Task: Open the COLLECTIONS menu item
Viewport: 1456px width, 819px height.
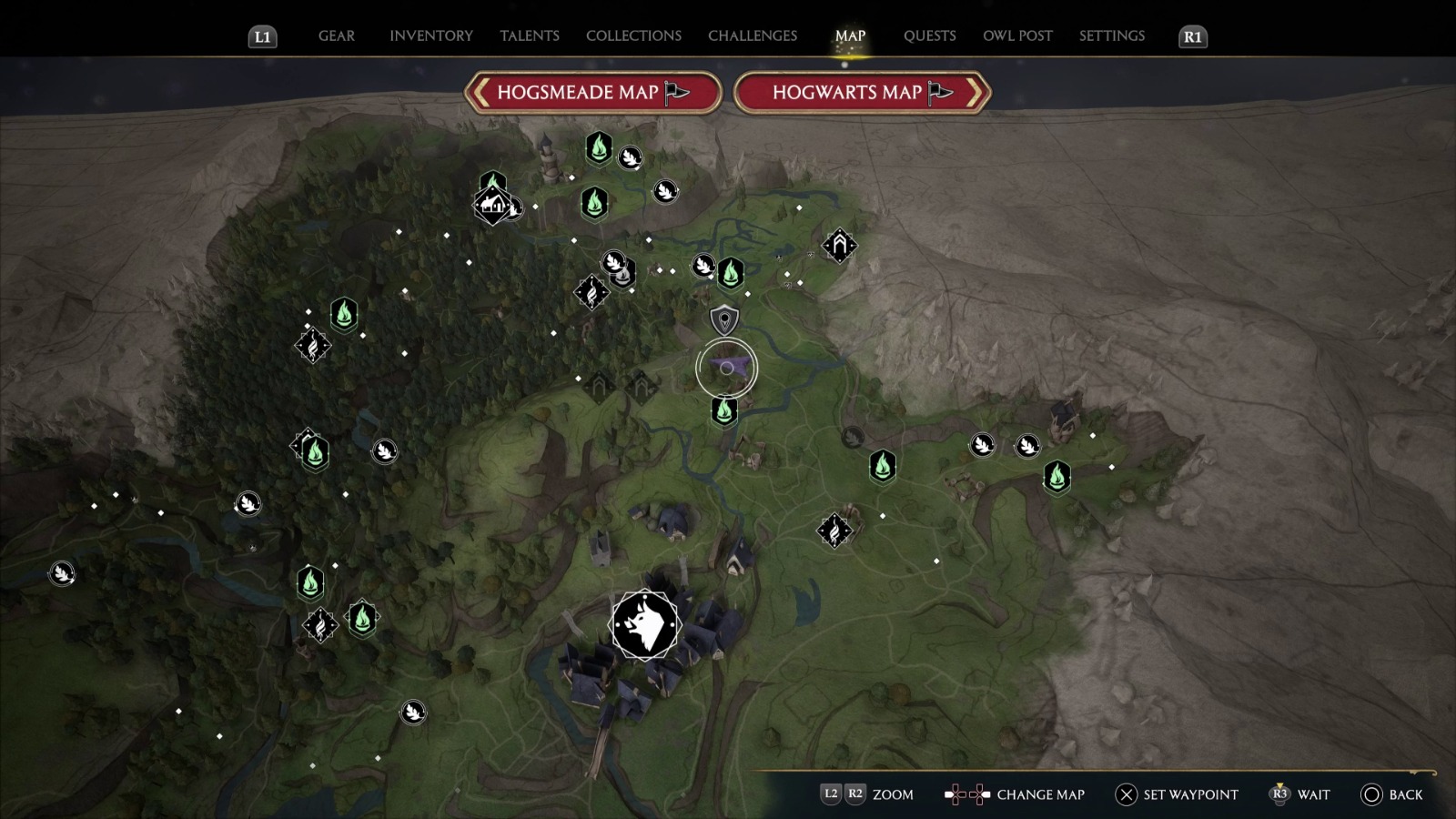Action: coord(632,35)
